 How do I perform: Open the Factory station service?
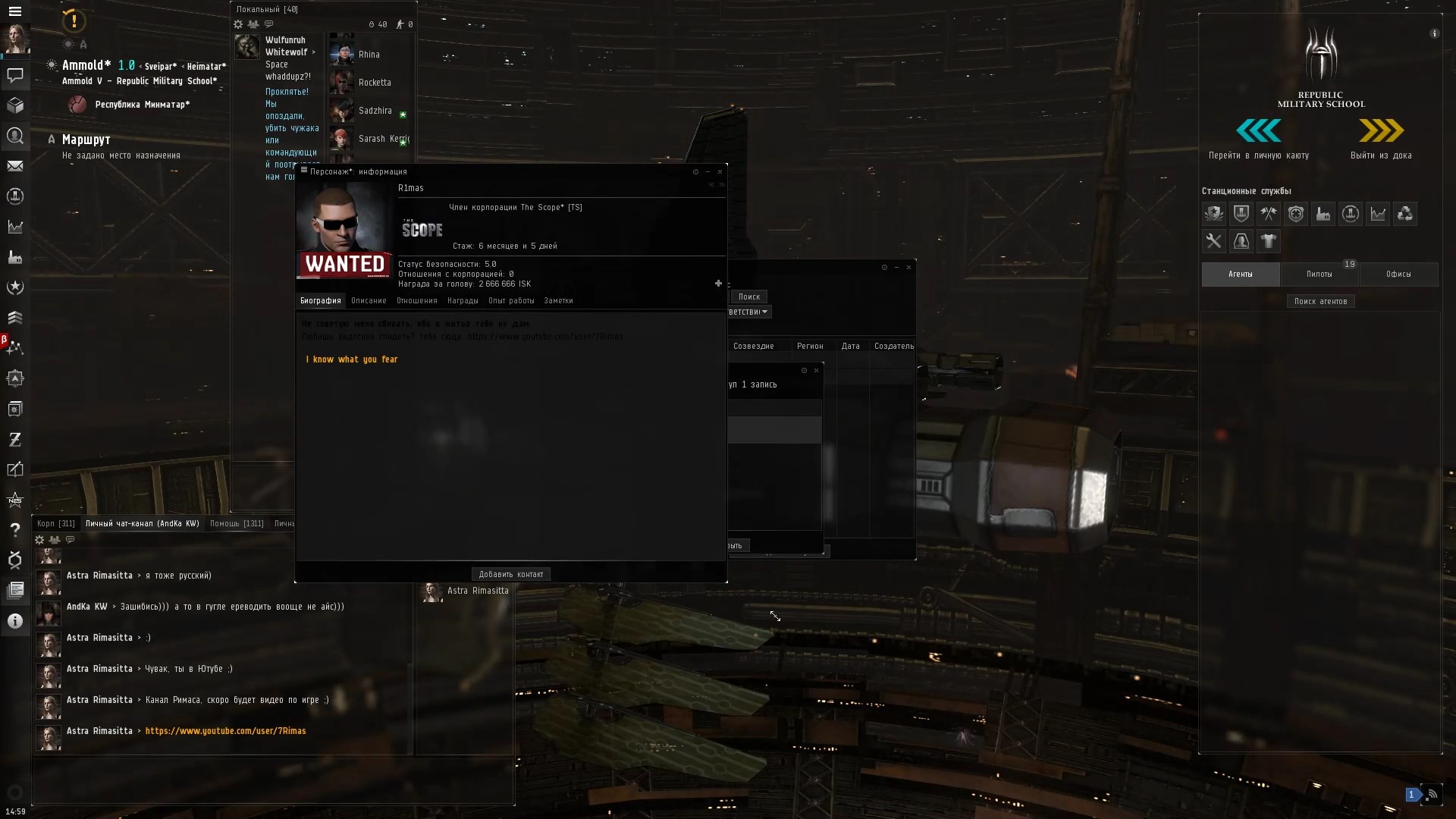click(1323, 214)
